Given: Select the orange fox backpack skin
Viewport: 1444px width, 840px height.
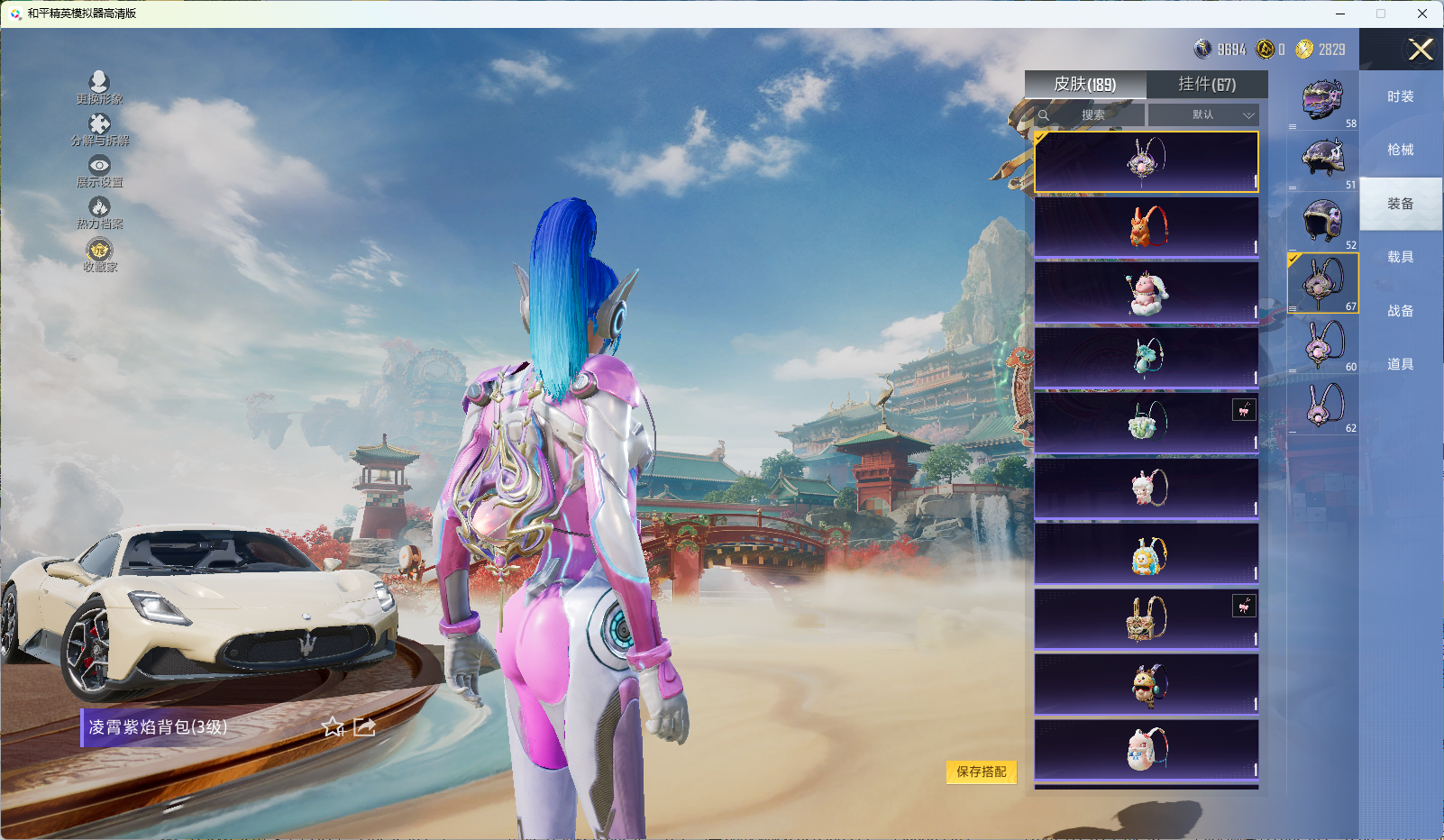Looking at the screenshot, I should pyautogui.click(x=1147, y=227).
